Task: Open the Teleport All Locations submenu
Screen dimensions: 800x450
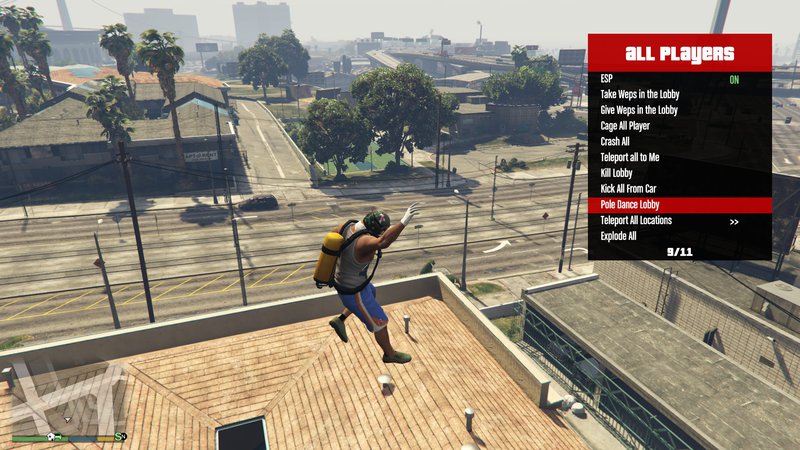Action: 679,221
